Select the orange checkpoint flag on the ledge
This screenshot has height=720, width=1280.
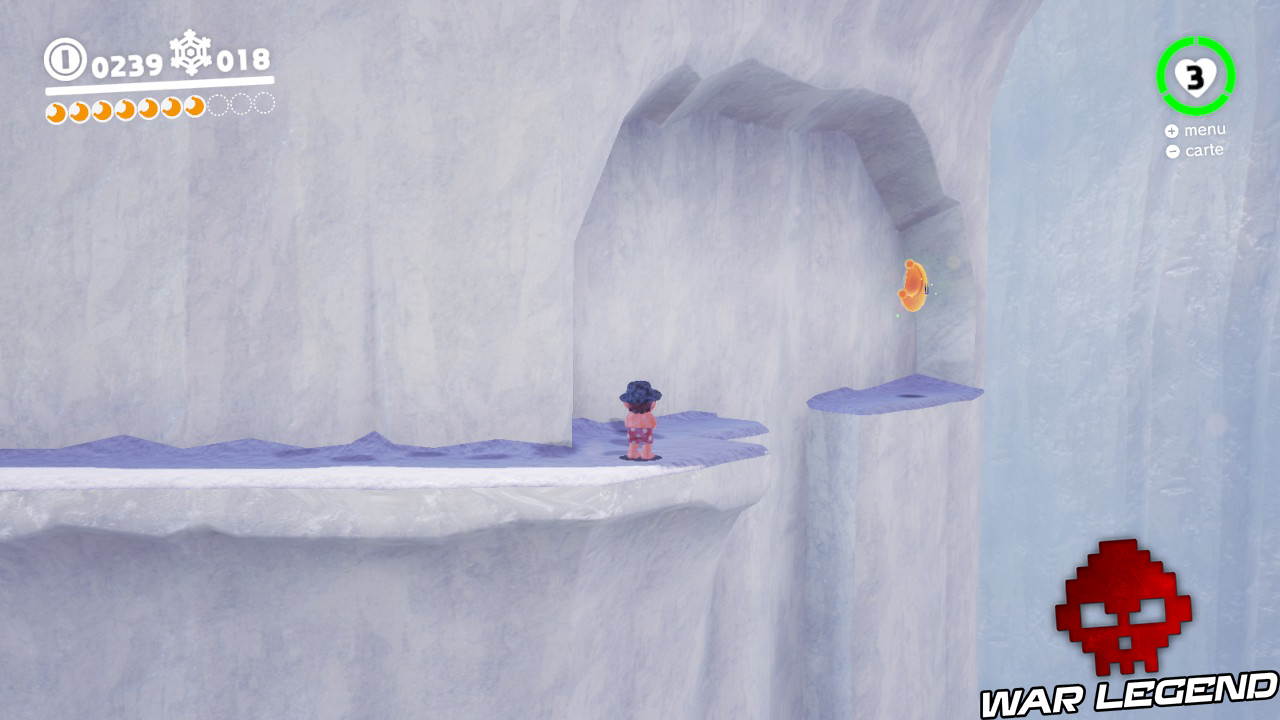point(913,287)
